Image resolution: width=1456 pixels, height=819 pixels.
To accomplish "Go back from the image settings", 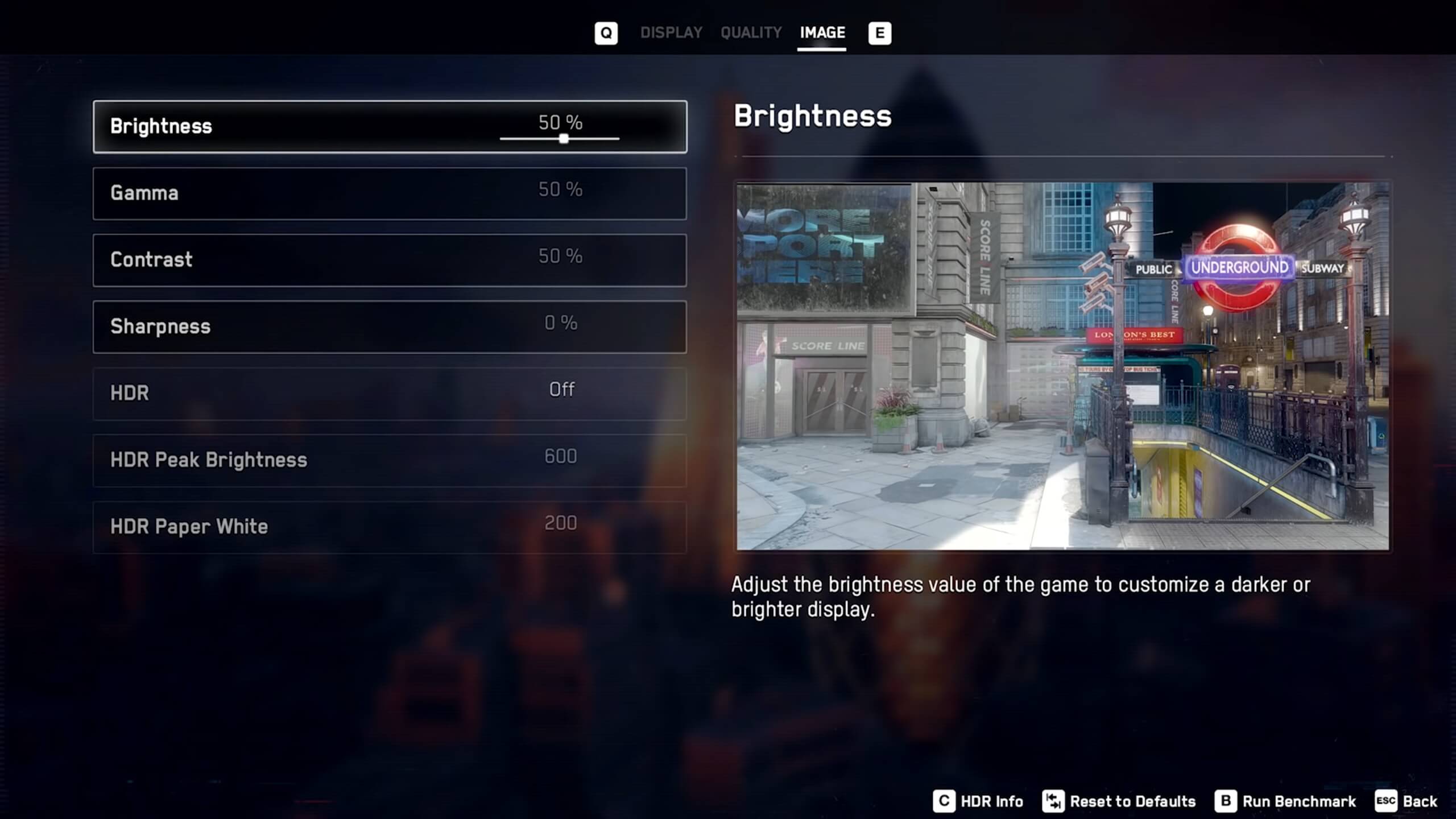I will [1407, 801].
